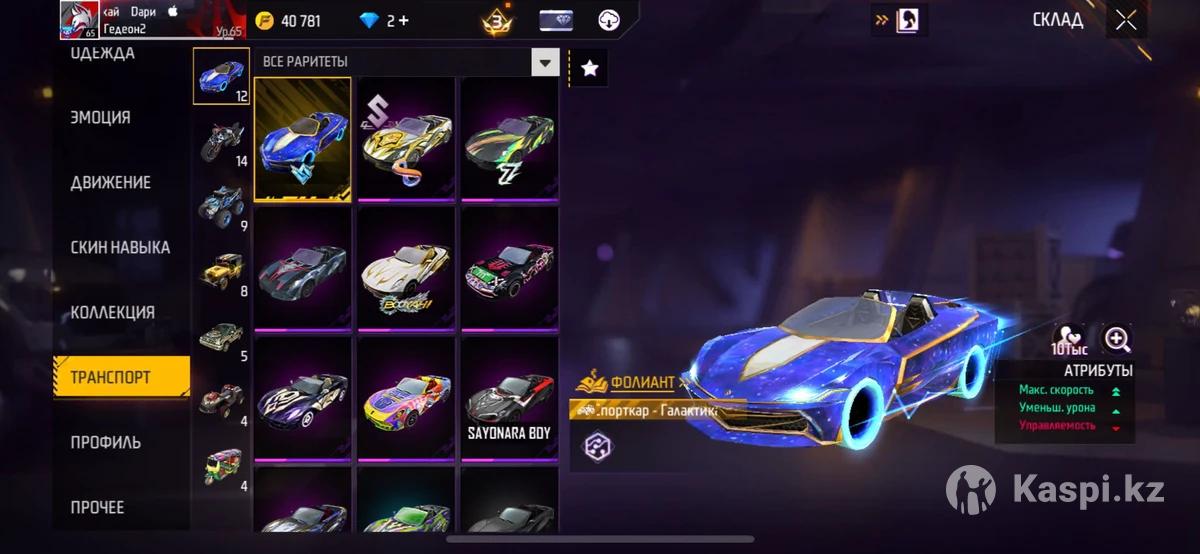Open the Прочее category
Viewport: 1200px width, 554px height.
98,507
